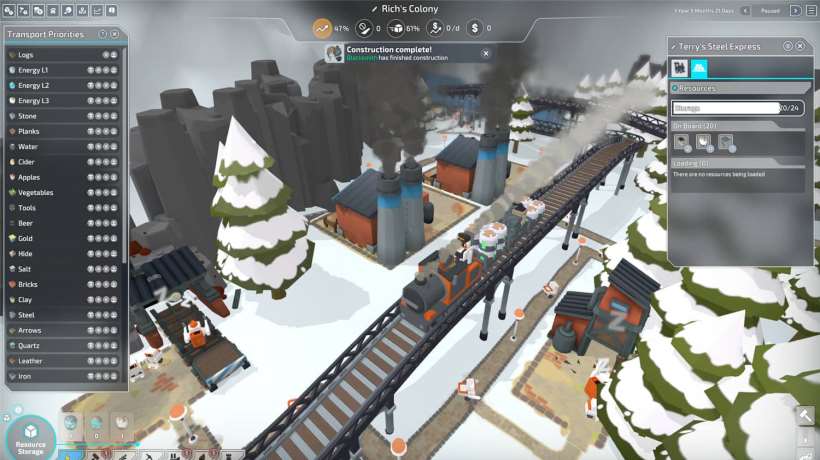Rename colony via pencil icon beside Rich's Colony

pyautogui.click(x=374, y=9)
